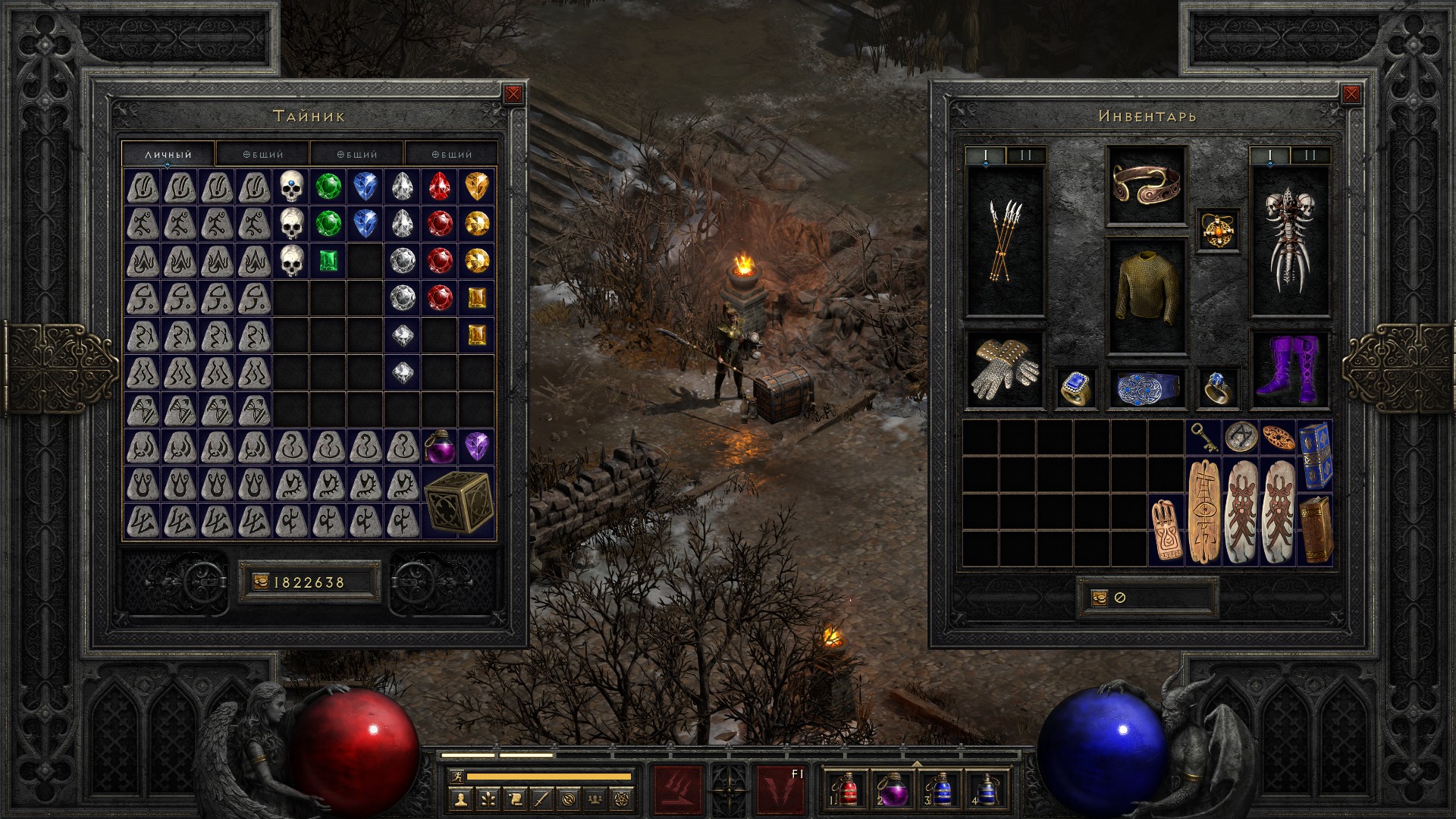Close the Тайник stash window
This screenshot has height=819, width=1456.
pyautogui.click(x=513, y=94)
